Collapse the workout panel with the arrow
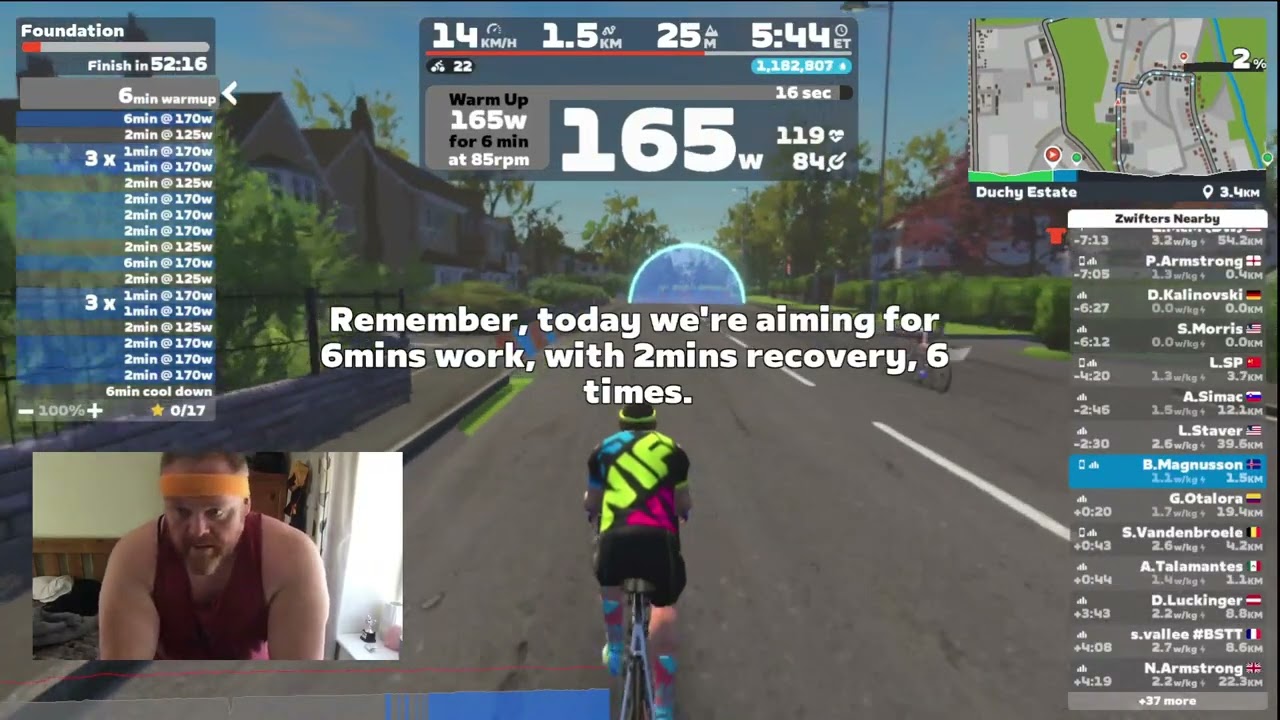Image resolution: width=1280 pixels, height=720 pixels. coord(230,95)
